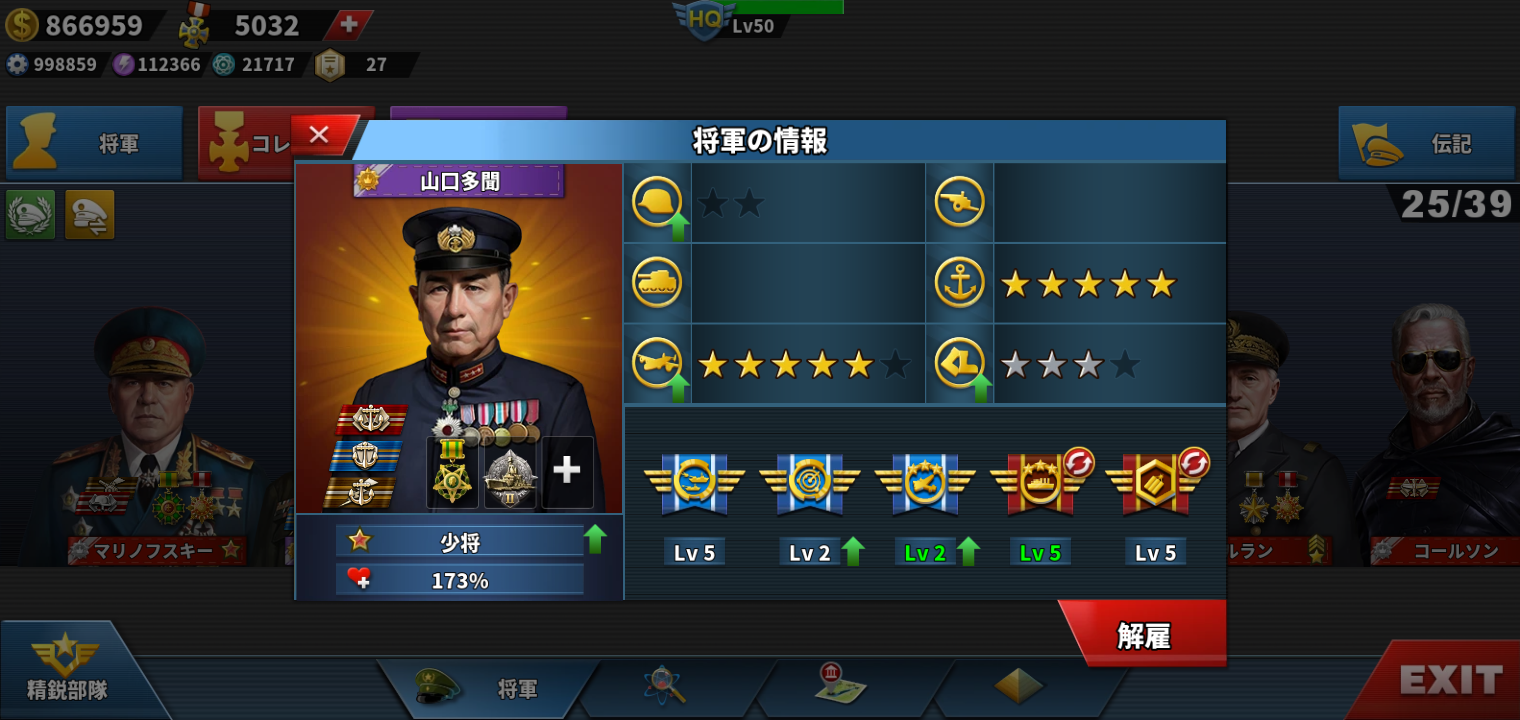Dismiss the general with 解雇 button

(x=1144, y=636)
